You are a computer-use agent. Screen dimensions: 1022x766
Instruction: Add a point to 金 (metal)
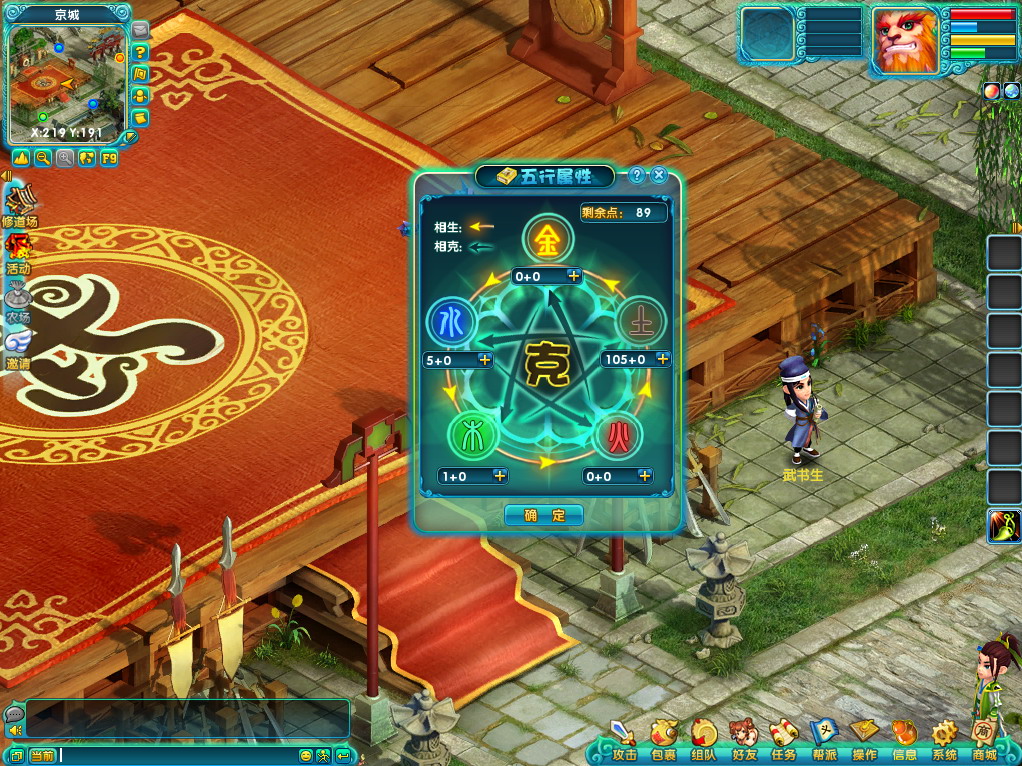[x=574, y=275]
